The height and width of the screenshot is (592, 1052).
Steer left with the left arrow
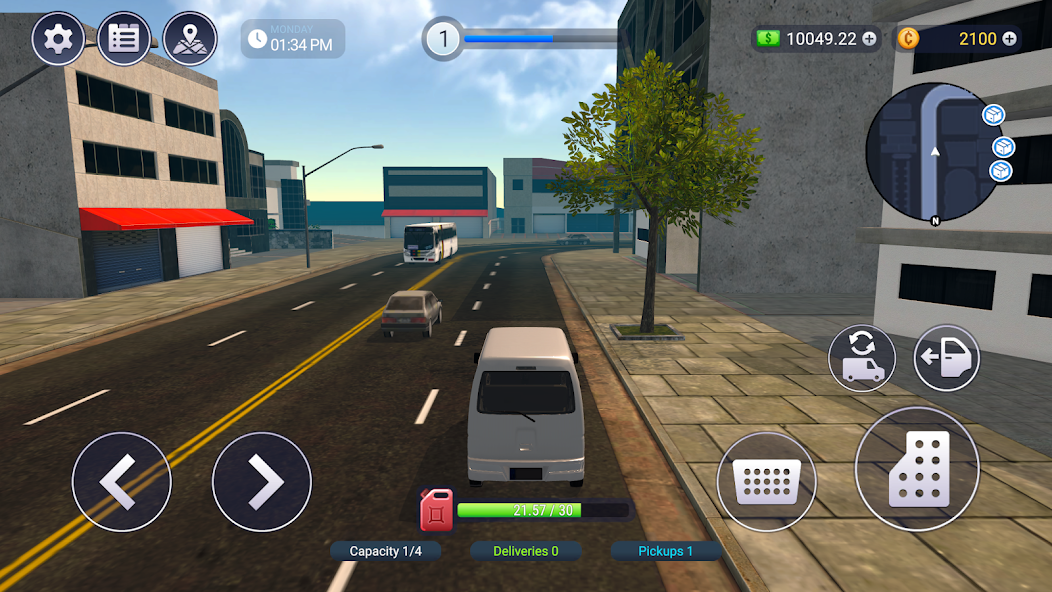121,482
